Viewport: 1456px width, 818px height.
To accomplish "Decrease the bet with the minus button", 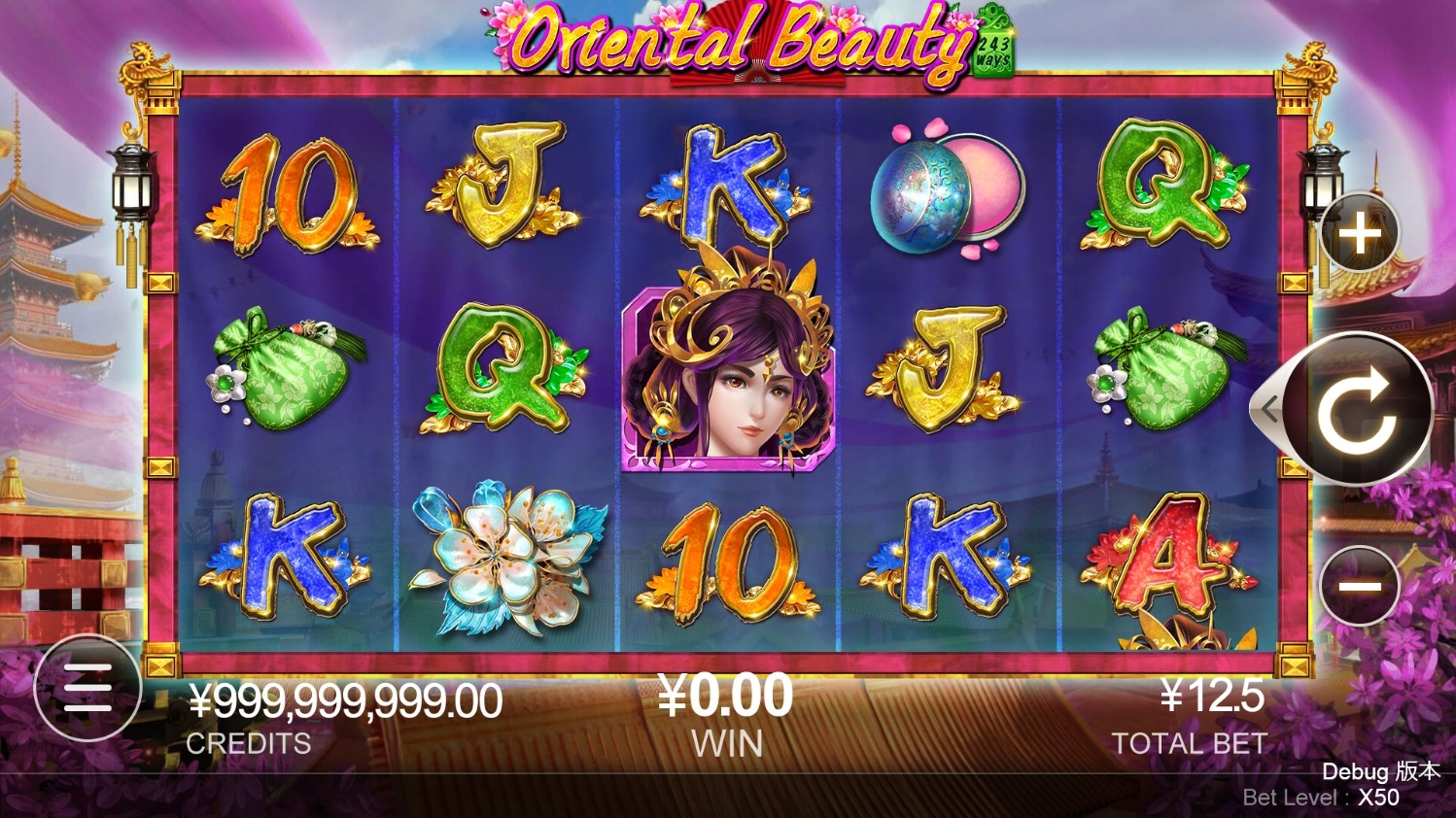I will pyautogui.click(x=1360, y=586).
